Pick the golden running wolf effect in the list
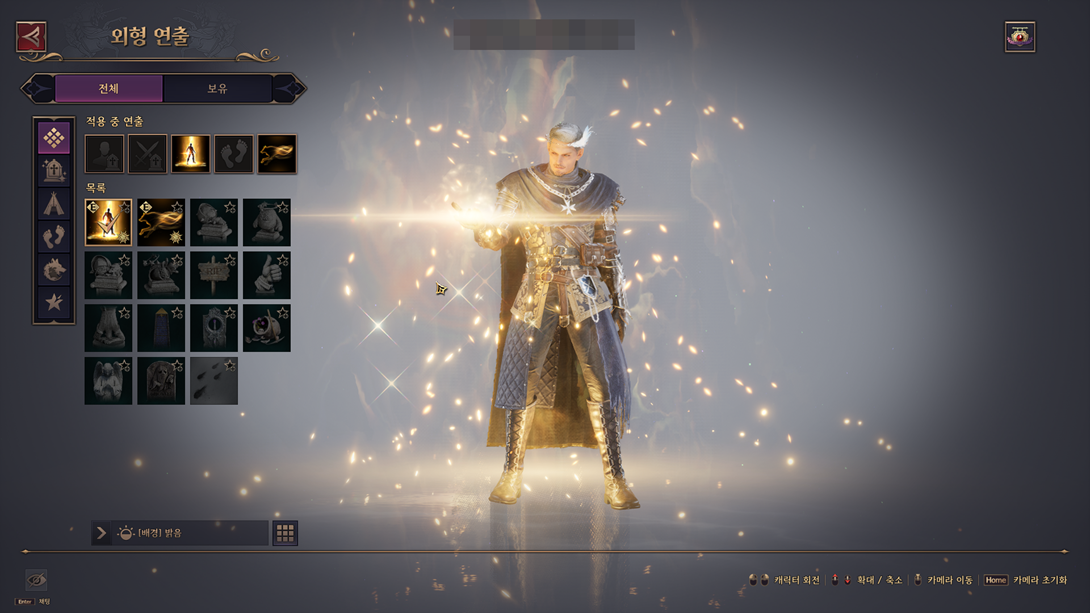The height and width of the screenshot is (613, 1090). click(161, 222)
